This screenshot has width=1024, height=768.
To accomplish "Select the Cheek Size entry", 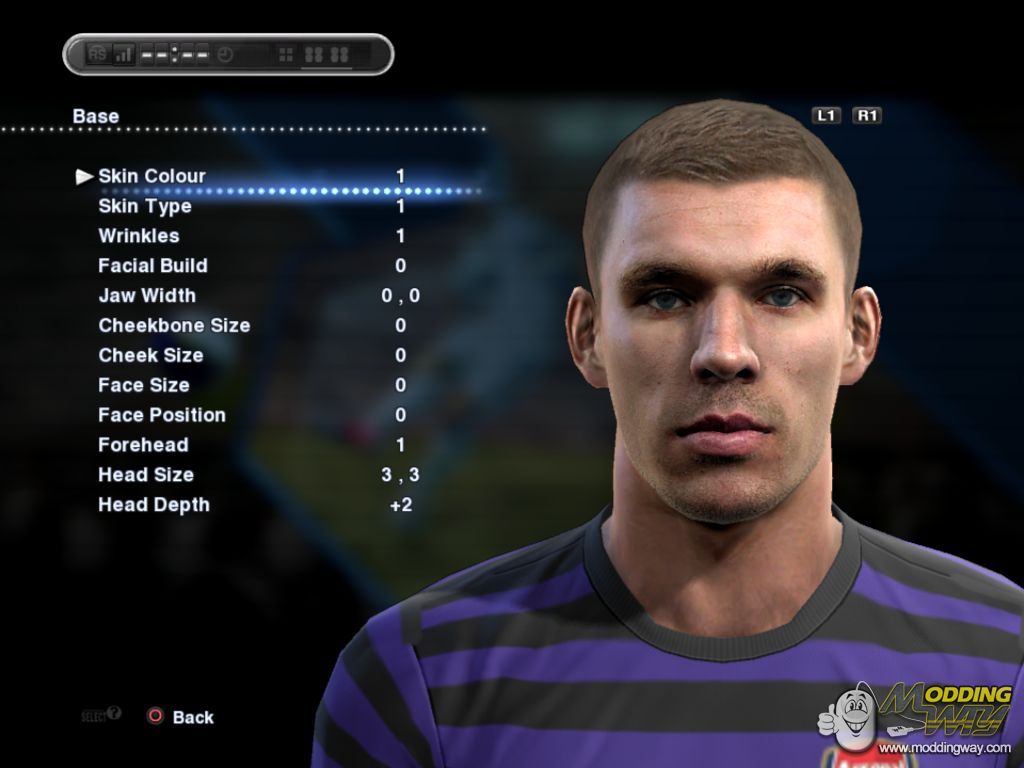I will [151, 356].
